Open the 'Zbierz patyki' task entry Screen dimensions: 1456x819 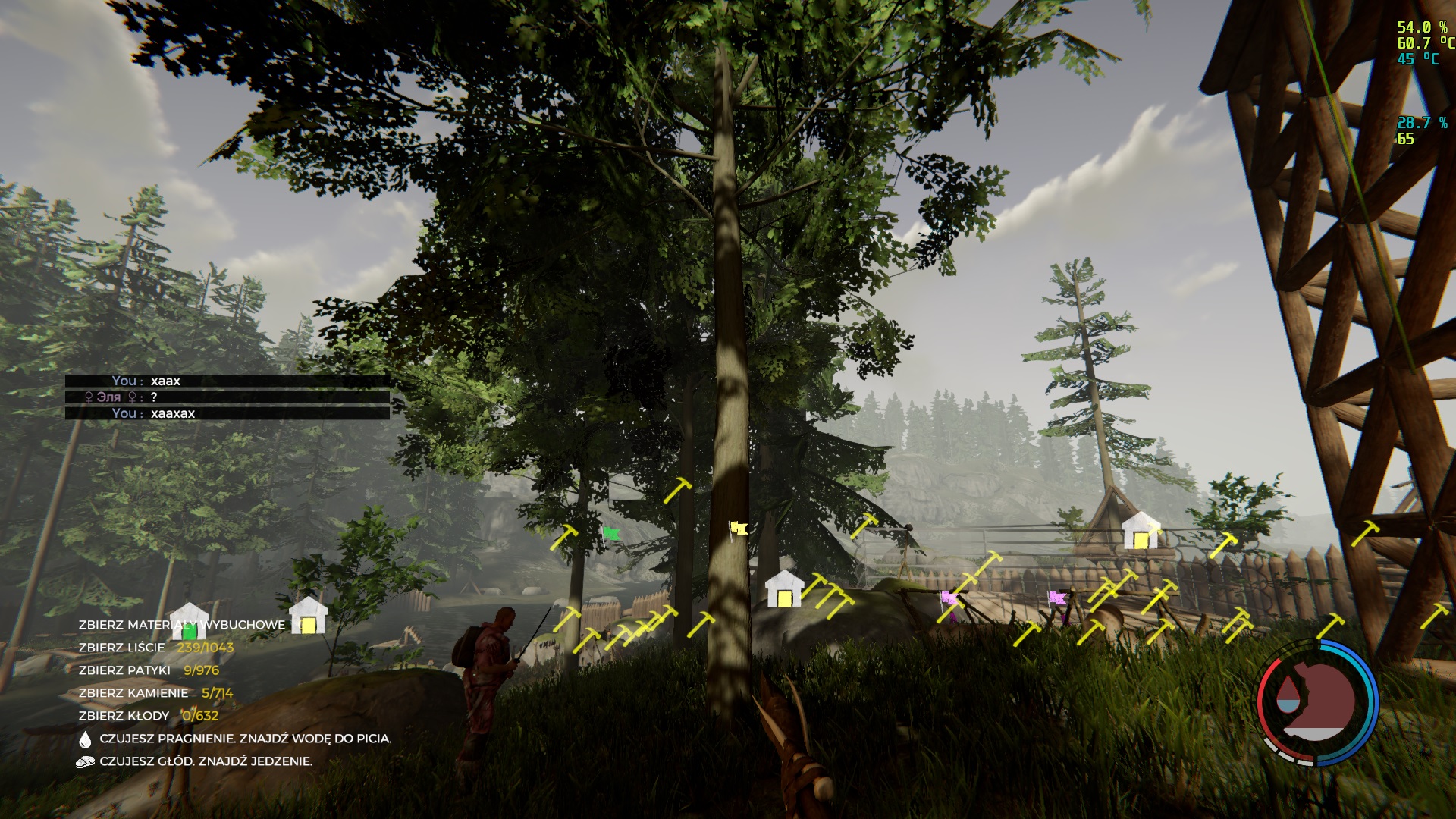click(149, 670)
